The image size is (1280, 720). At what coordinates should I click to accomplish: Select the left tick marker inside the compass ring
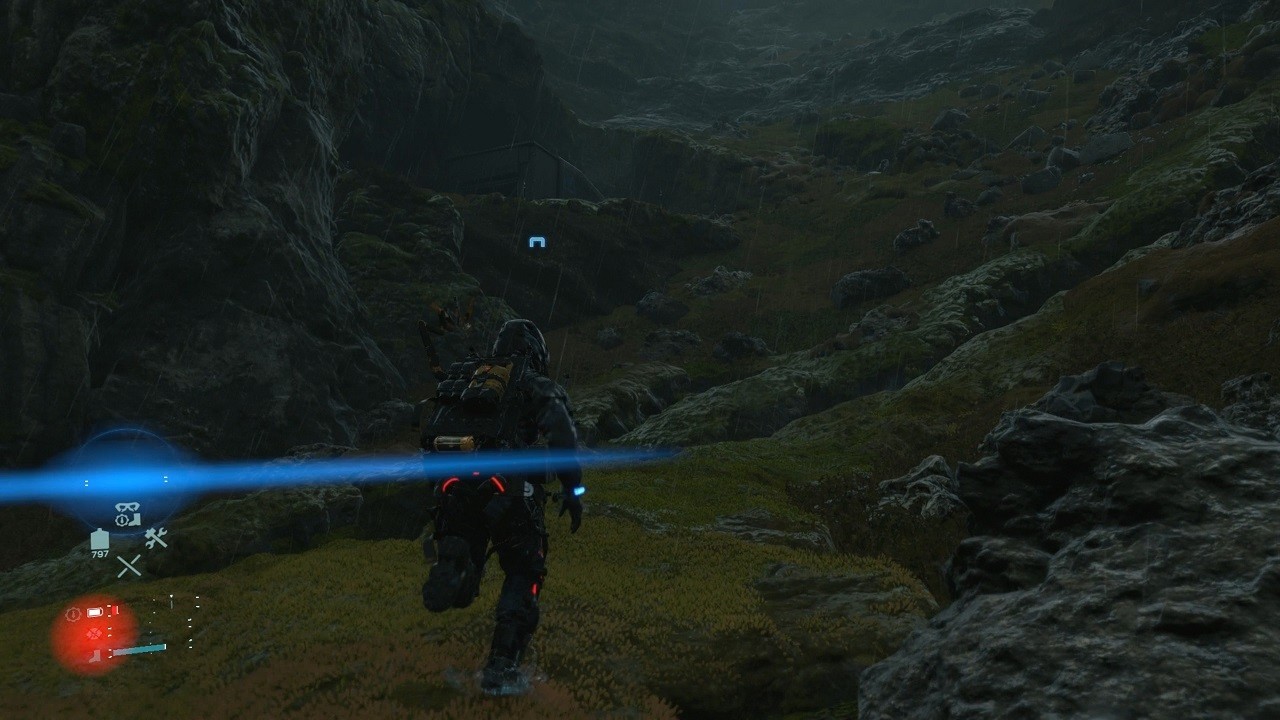click(87, 481)
